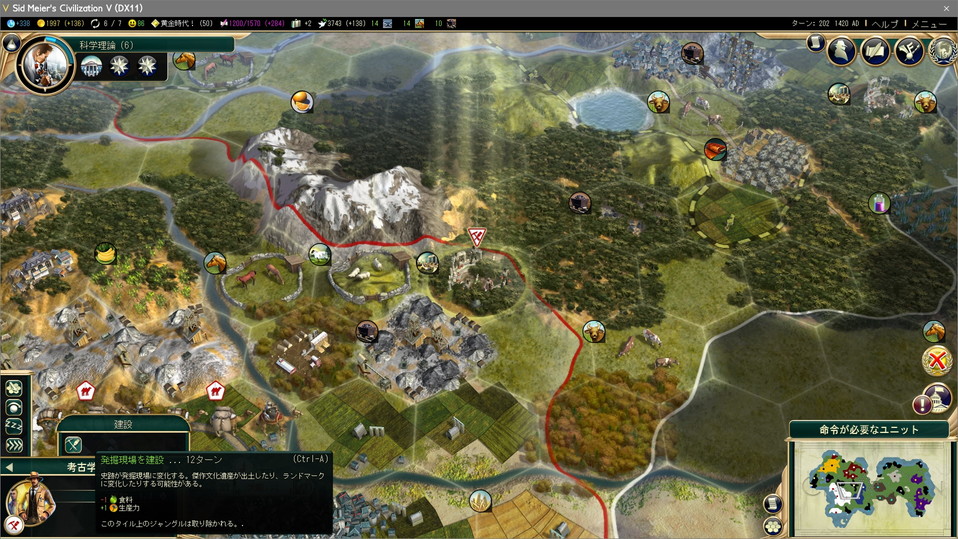Build the archaeological dig with the 建設 action icon
The height and width of the screenshot is (539, 958).
tap(73, 445)
